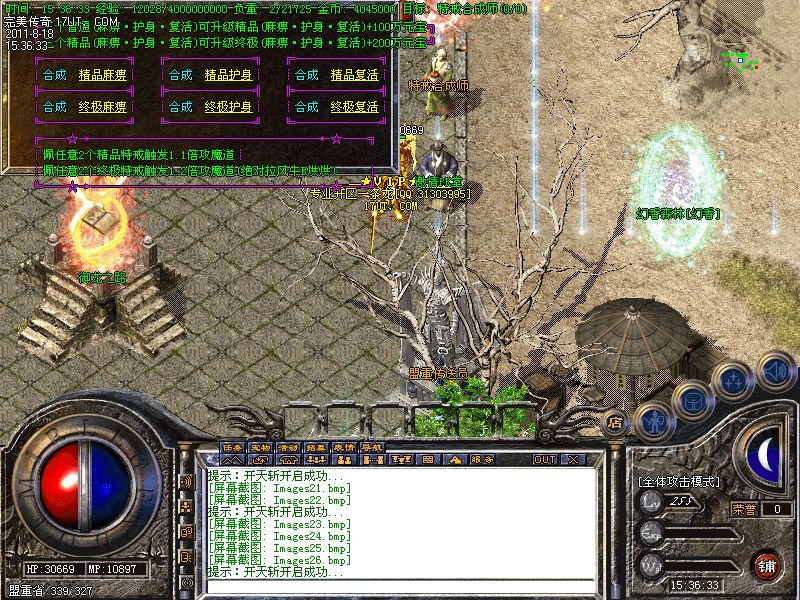Open the 宠物 pet tab
Screen dimensions: 800x600
coord(260,446)
